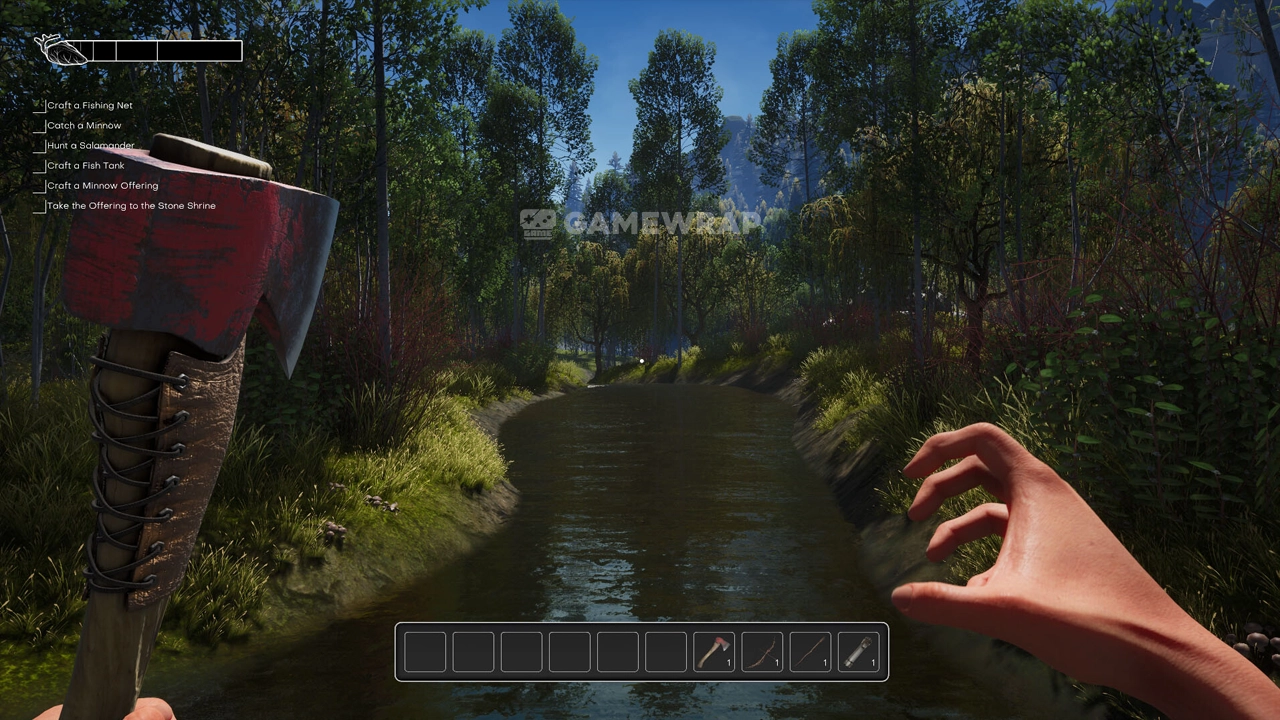Select the "Catch a Minnow" objective
1280x720 pixels.
tap(84, 125)
